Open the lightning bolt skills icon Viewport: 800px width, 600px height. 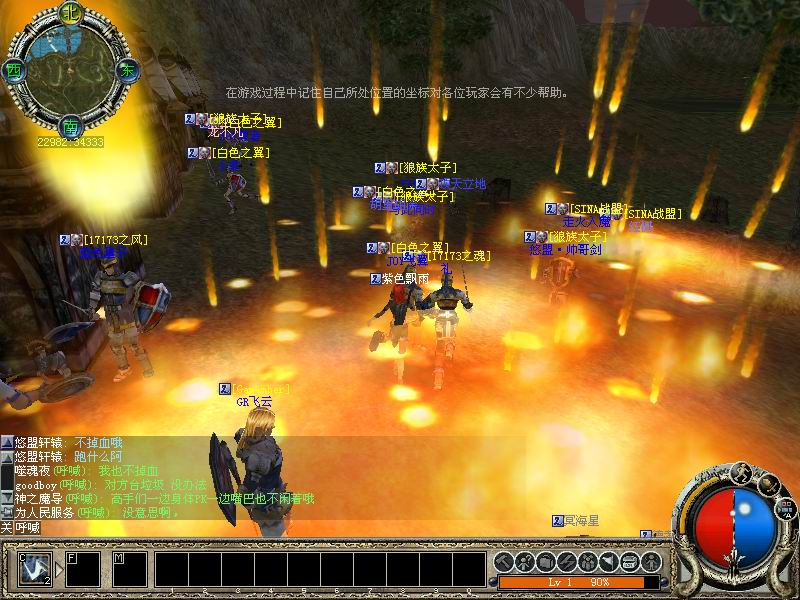coord(566,560)
